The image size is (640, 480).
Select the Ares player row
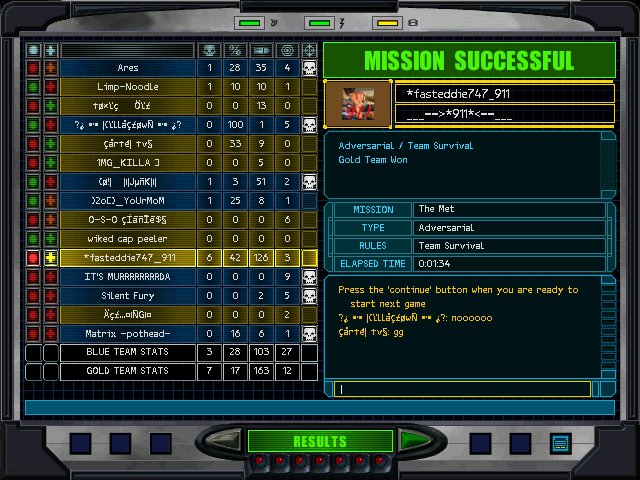[128, 68]
